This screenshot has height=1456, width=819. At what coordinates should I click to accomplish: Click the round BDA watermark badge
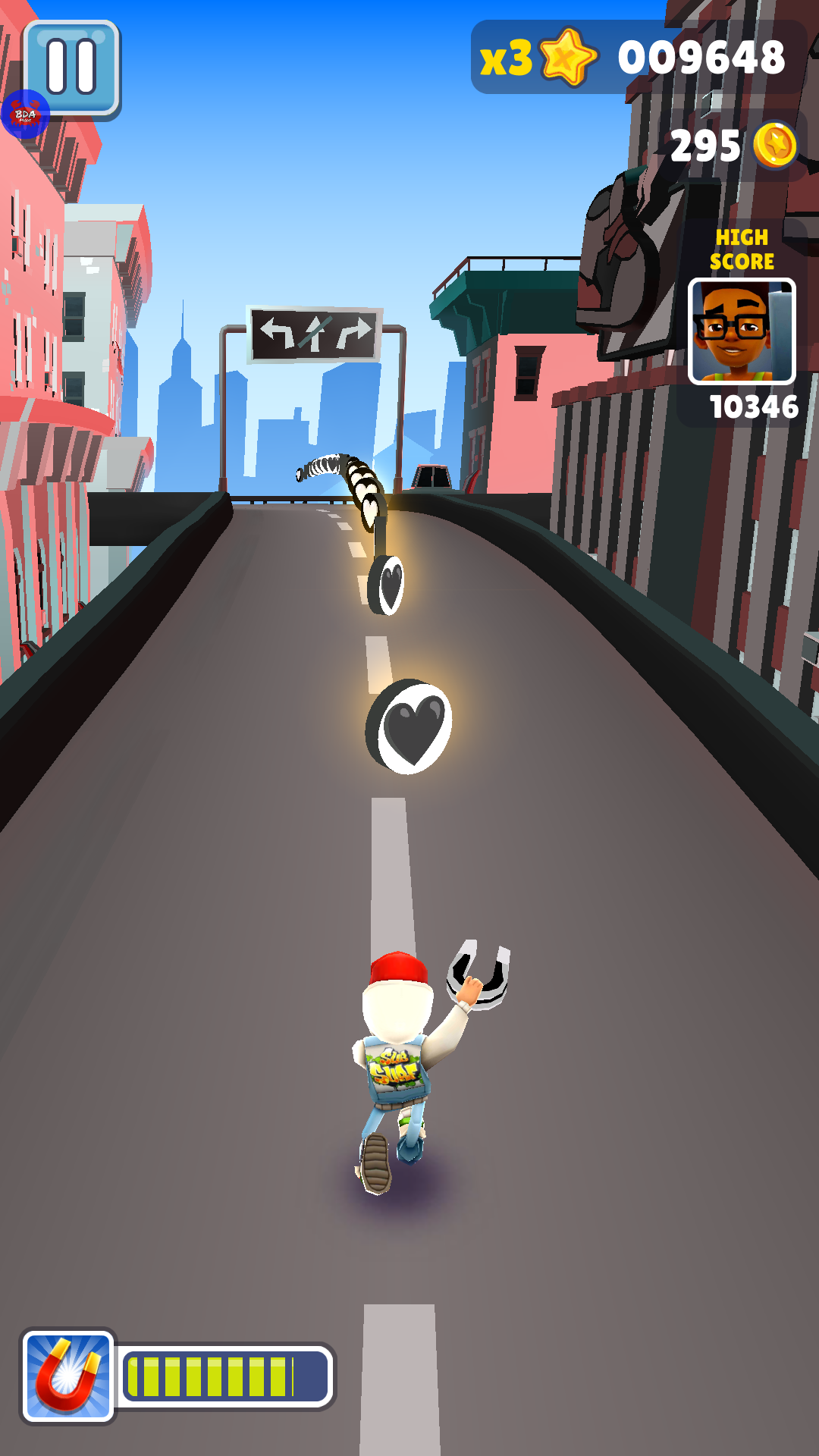point(25,115)
